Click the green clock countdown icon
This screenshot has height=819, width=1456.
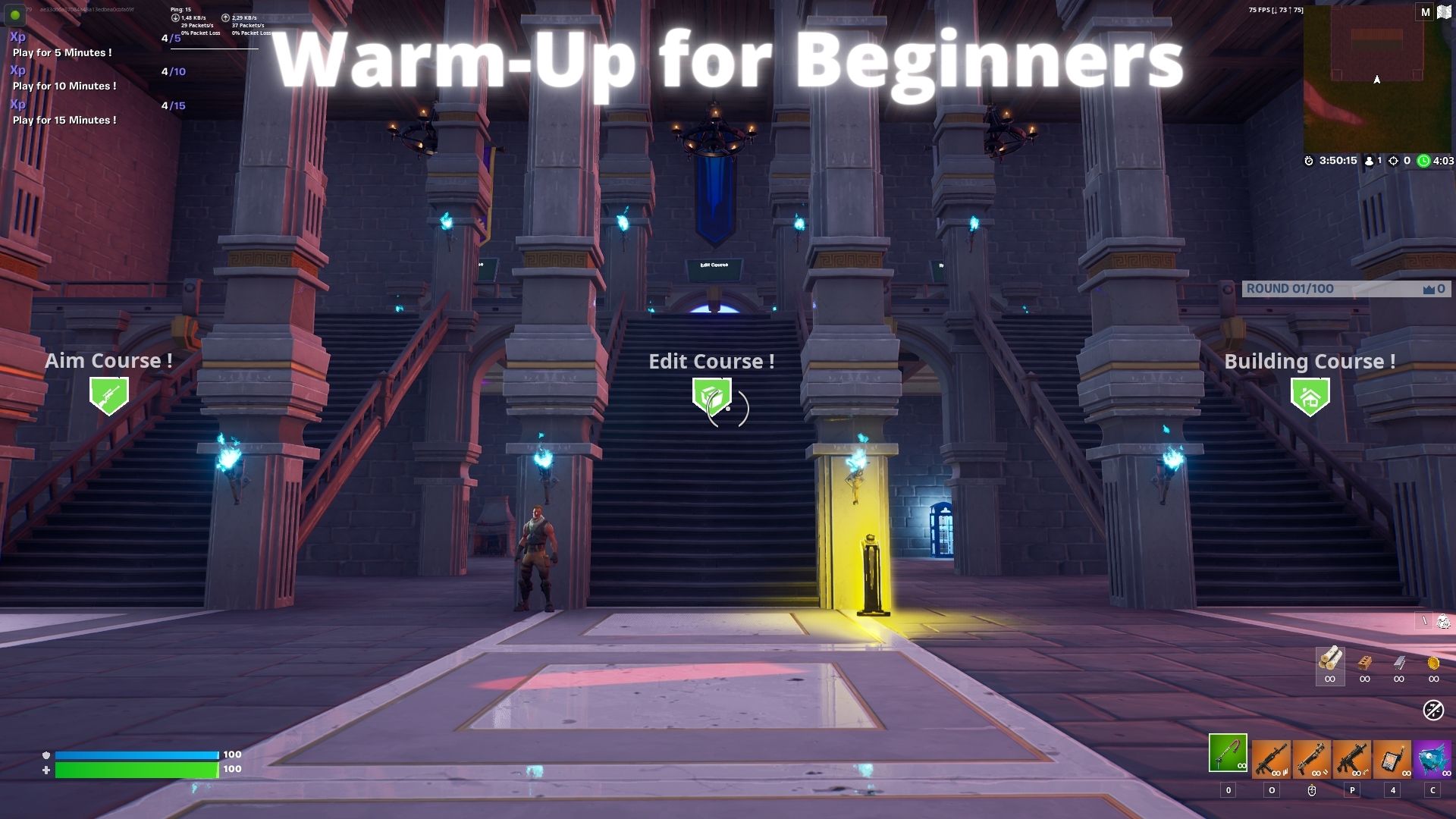[x=1423, y=161]
